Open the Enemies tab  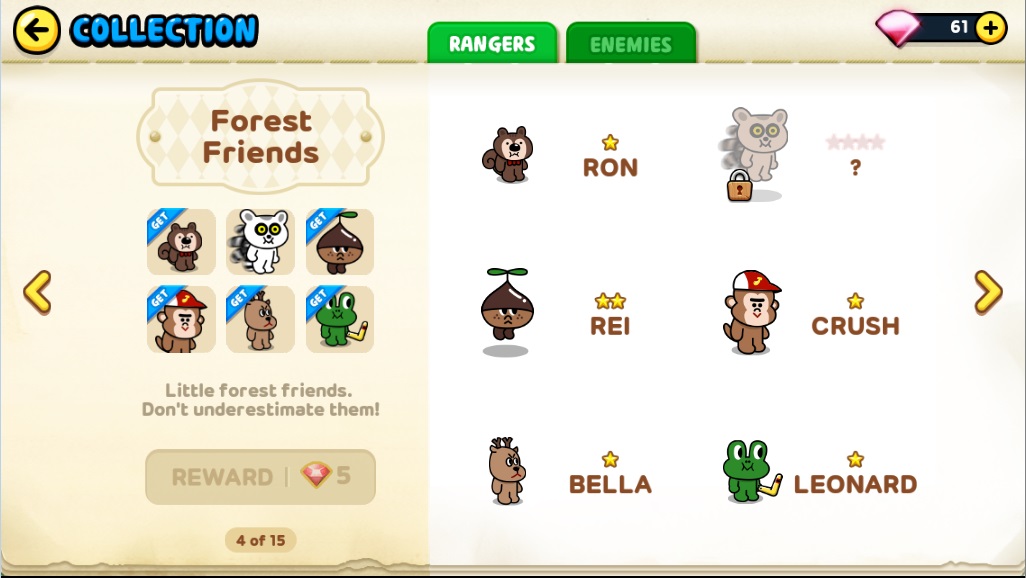click(630, 44)
